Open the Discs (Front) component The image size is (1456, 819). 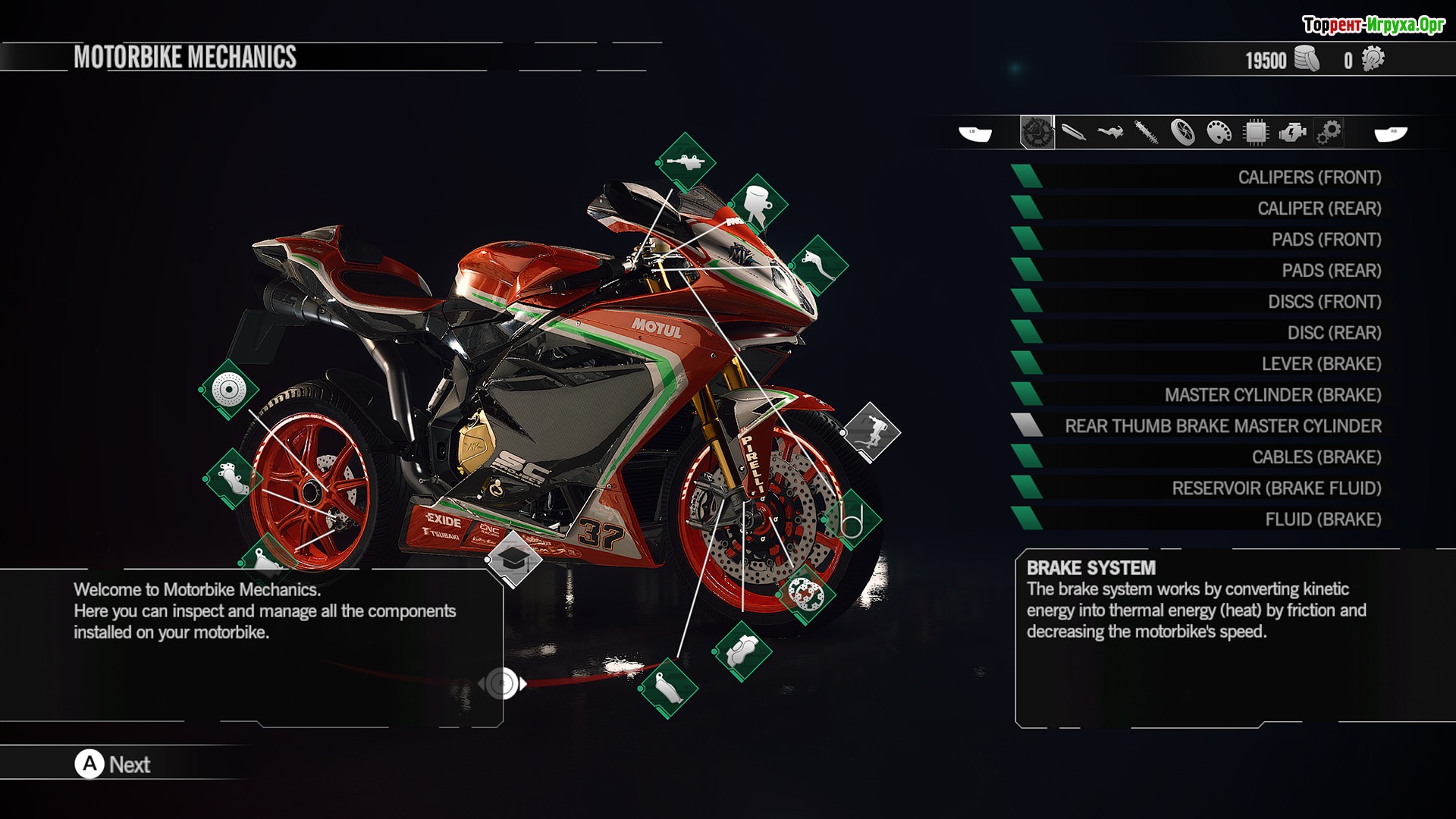point(1324,302)
